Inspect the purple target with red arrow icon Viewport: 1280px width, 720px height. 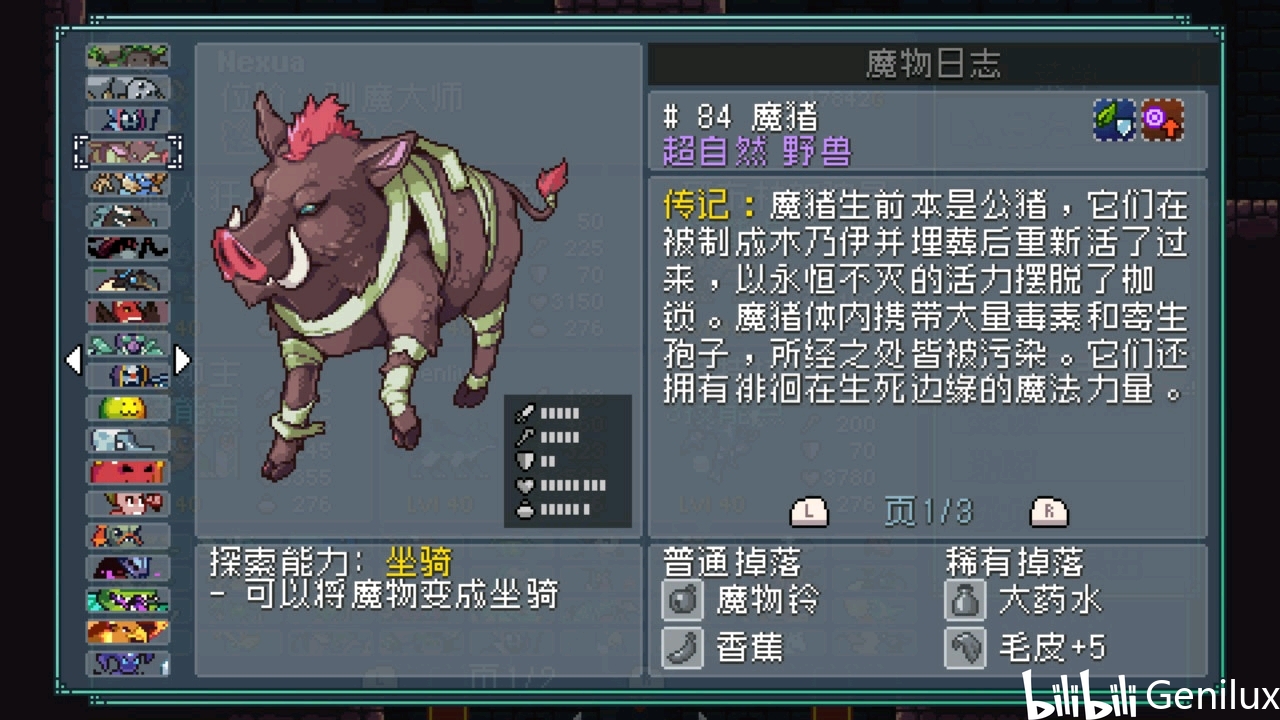point(1163,120)
